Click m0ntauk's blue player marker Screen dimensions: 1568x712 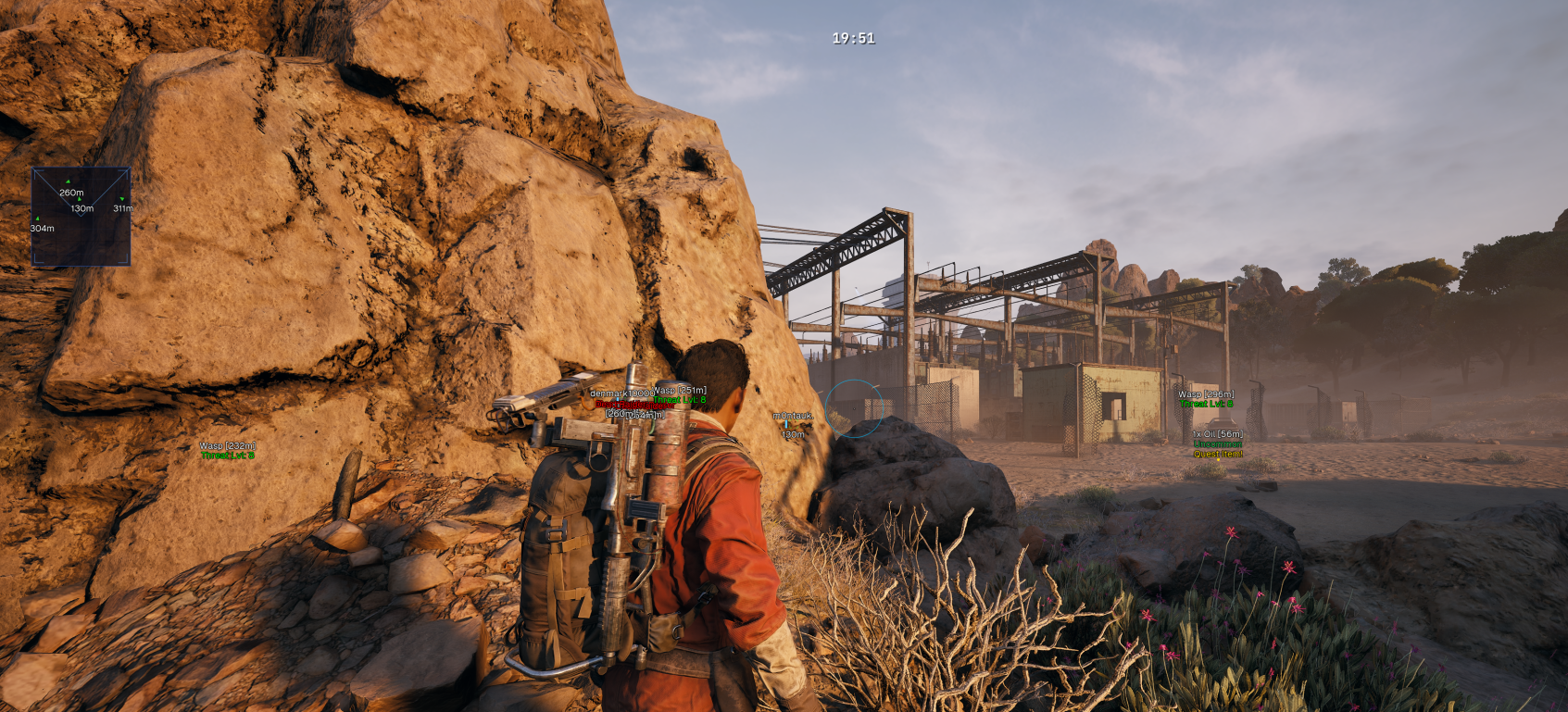pos(788,426)
